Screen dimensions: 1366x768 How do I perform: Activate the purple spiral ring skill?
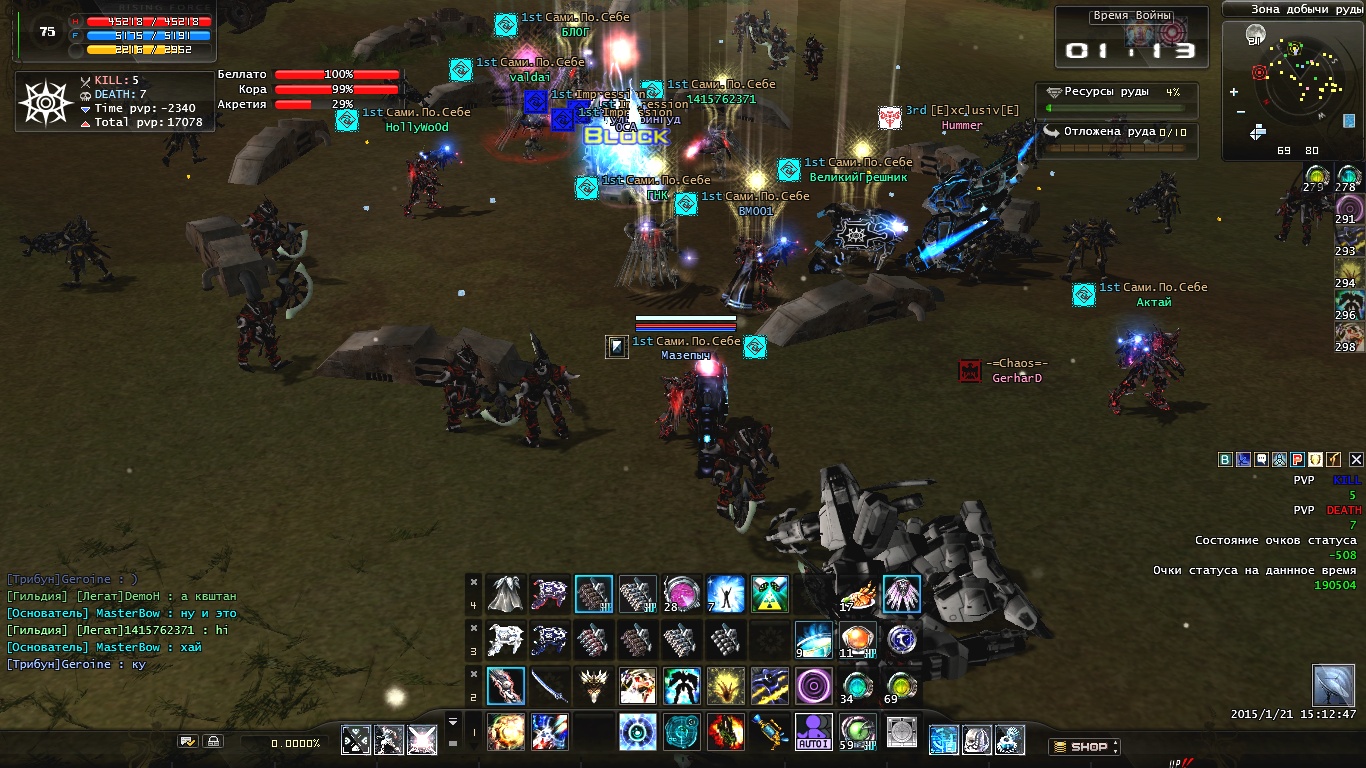(813, 686)
